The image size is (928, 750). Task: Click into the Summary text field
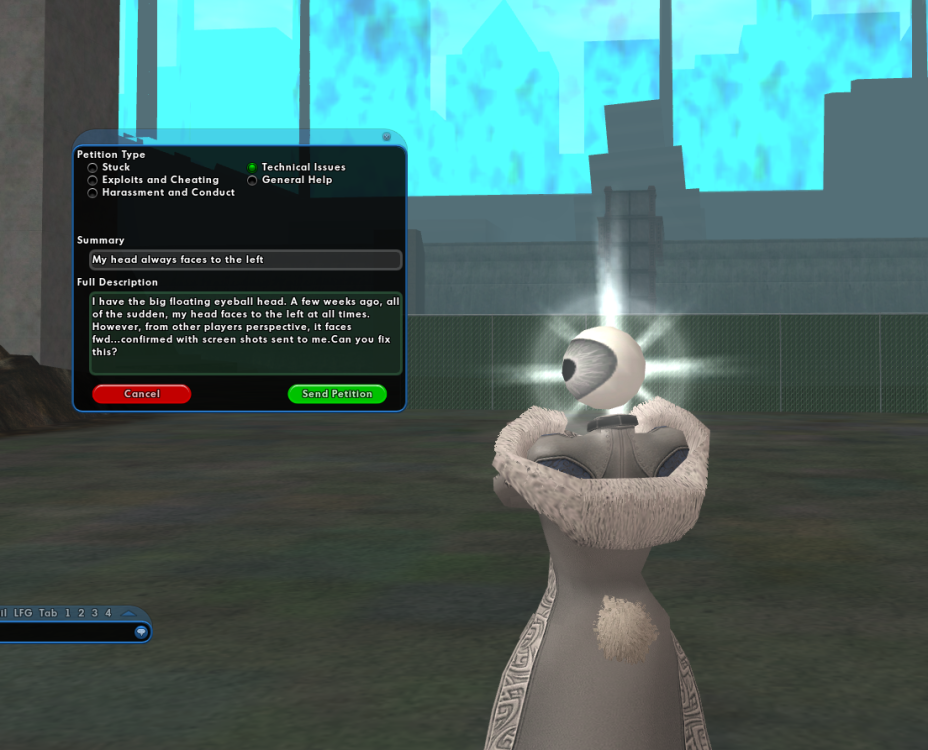coord(245,260)
